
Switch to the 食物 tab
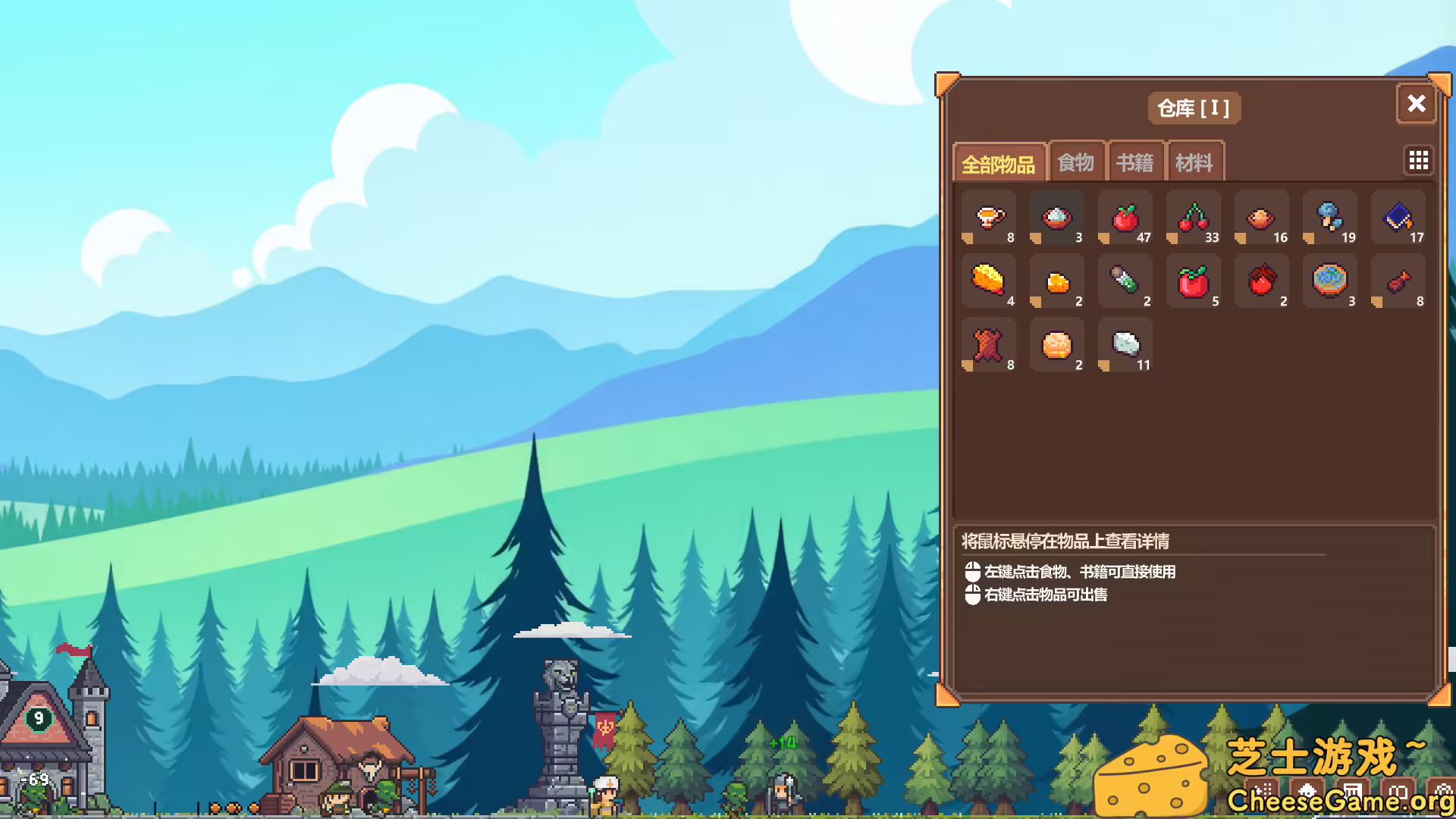(x=1076, y=161)
